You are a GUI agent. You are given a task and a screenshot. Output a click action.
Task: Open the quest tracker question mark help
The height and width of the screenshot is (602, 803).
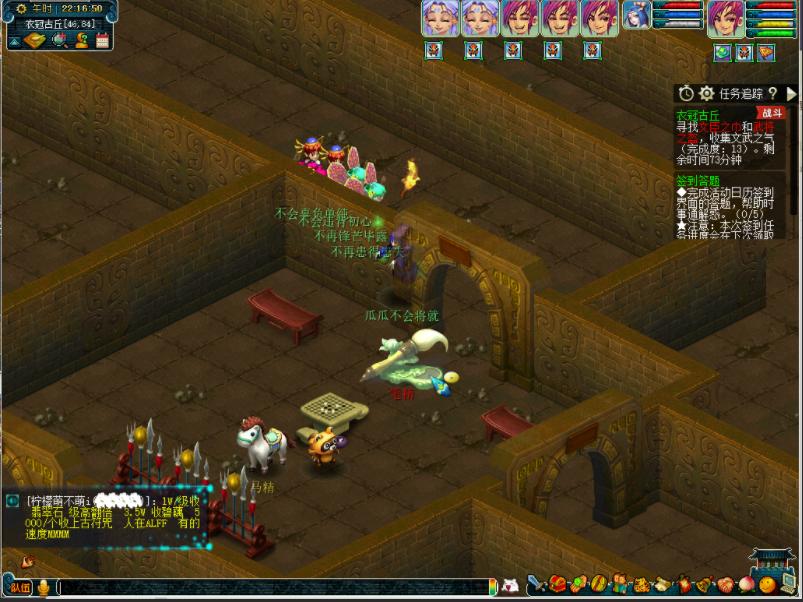(x=772, y=93)
